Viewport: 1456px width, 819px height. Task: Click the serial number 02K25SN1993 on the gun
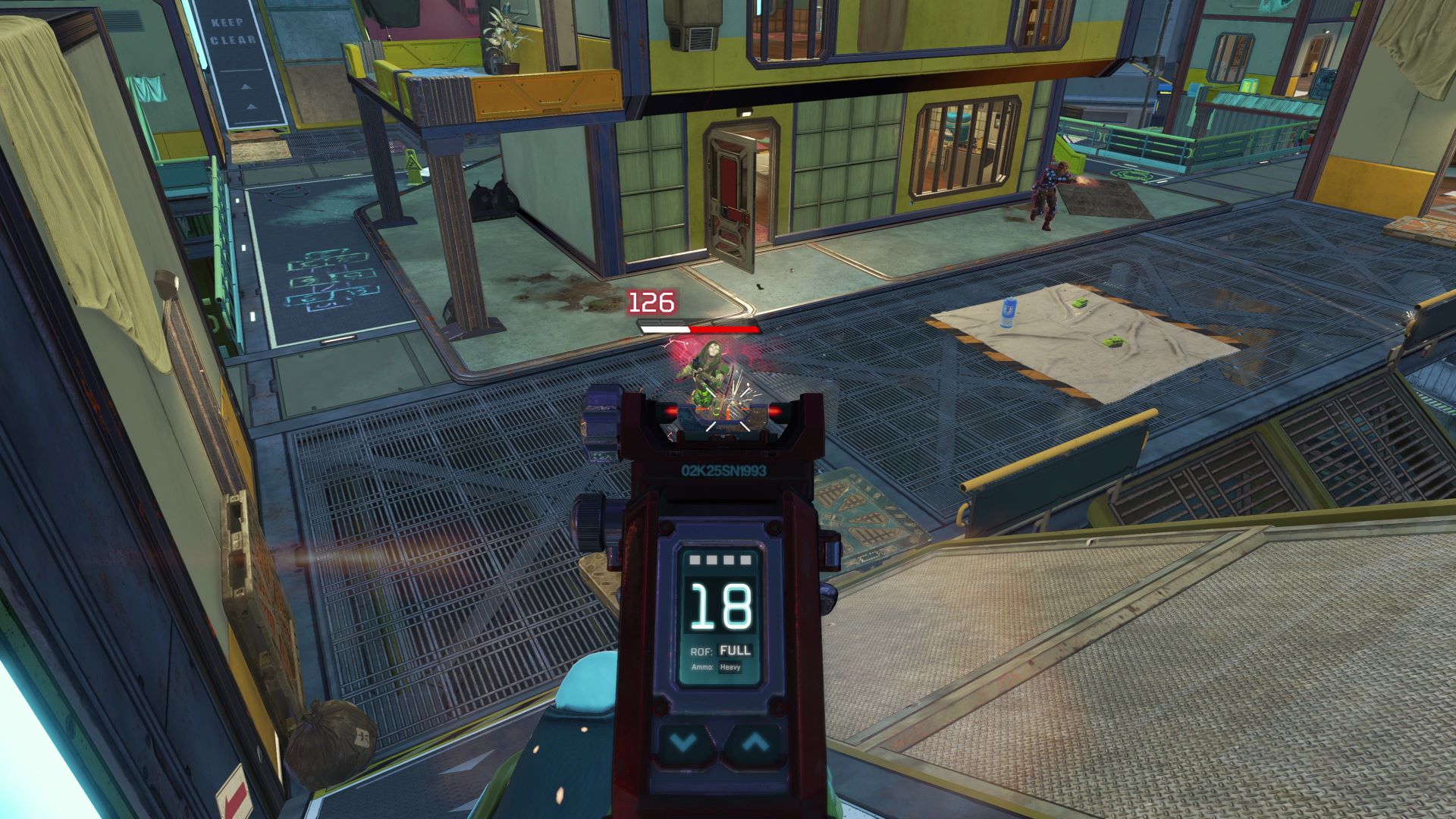[723, 470]
